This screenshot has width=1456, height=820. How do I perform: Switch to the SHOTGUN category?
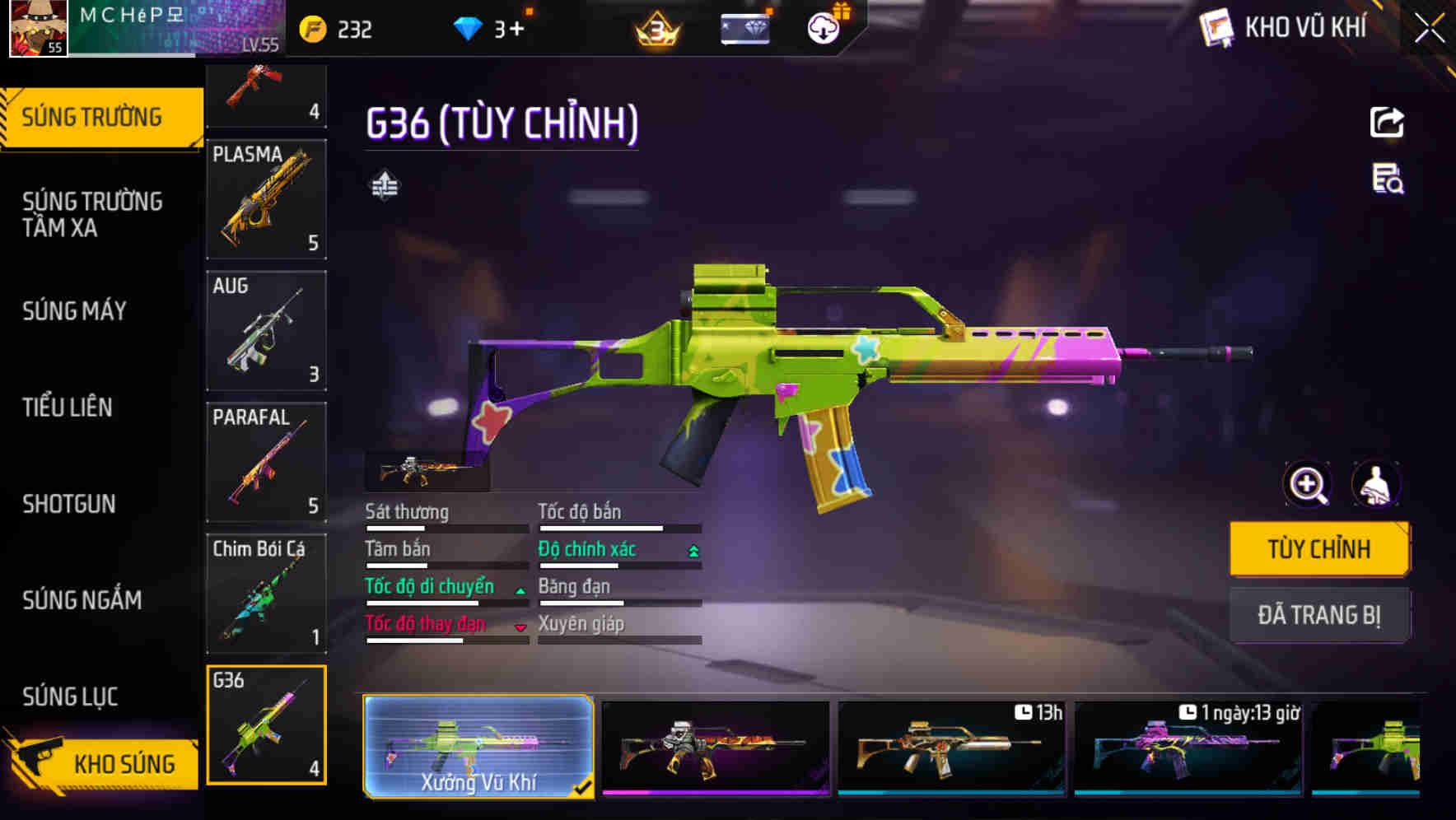point(69,504)
